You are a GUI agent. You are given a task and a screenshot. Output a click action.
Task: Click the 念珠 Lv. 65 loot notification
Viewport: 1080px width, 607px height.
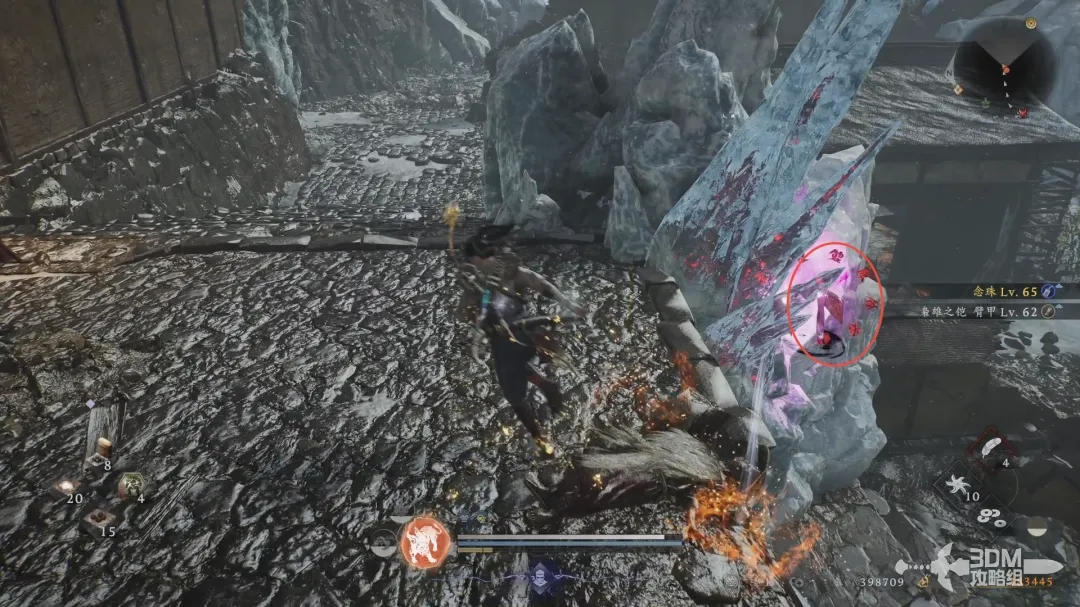[1010, 291]
